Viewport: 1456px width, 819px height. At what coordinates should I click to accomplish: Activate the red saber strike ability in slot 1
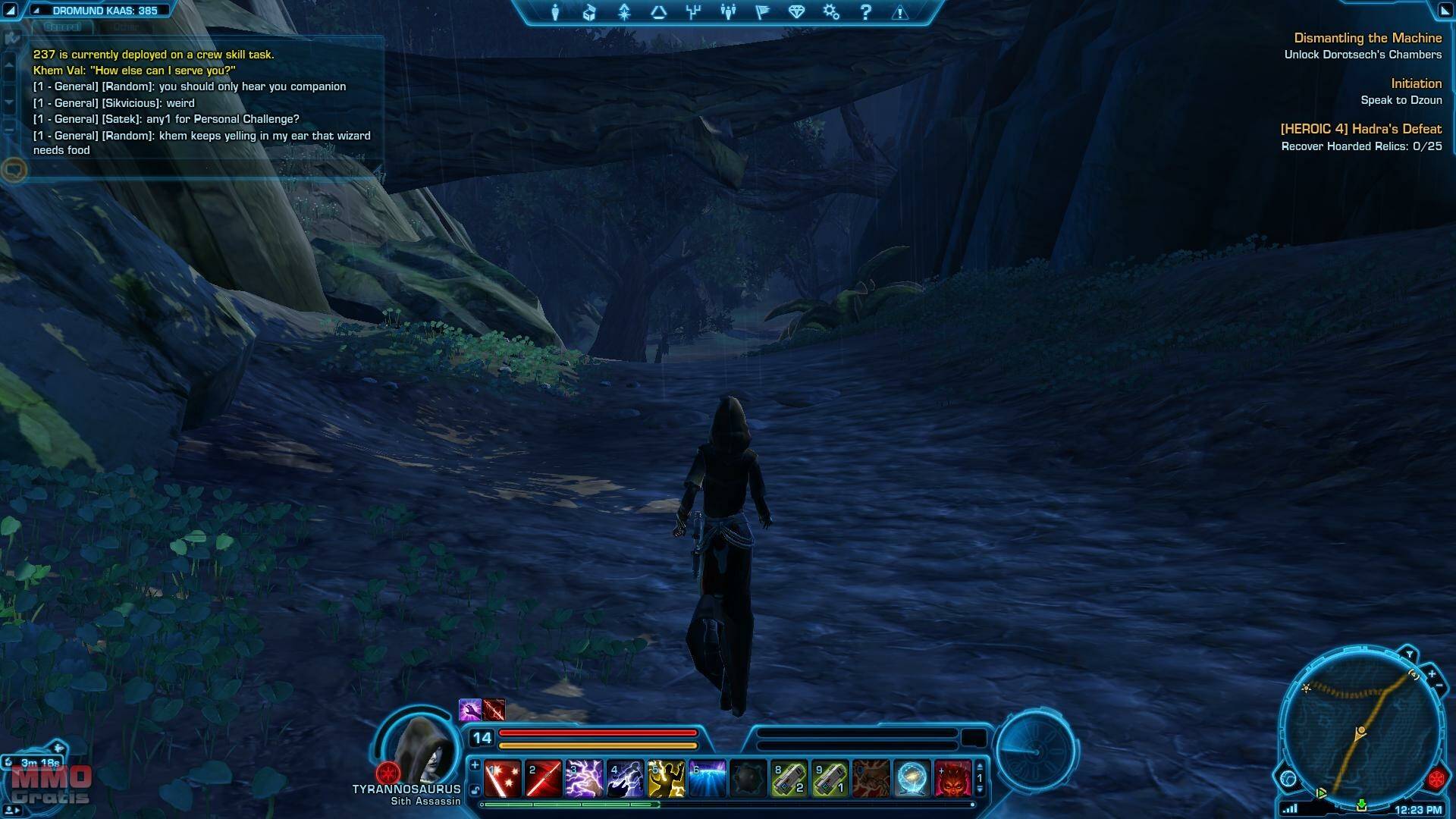(x=502, y=779)
